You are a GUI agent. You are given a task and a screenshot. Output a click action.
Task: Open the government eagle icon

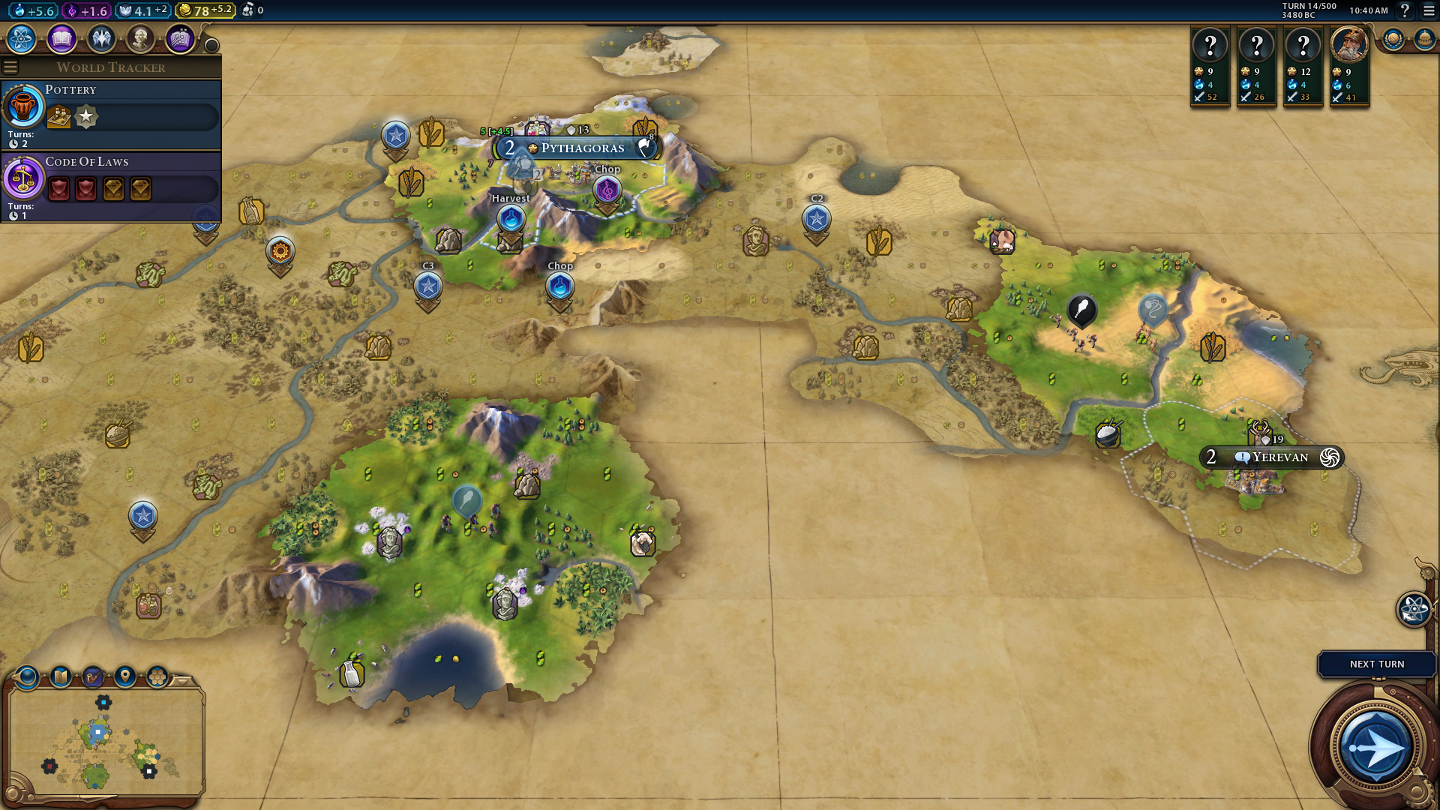[x=100, y=39]
